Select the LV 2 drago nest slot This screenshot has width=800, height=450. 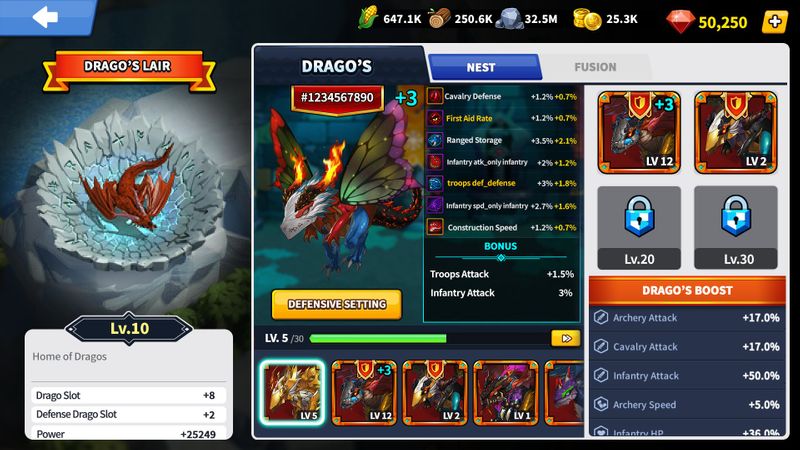click(x=737, y=131)
